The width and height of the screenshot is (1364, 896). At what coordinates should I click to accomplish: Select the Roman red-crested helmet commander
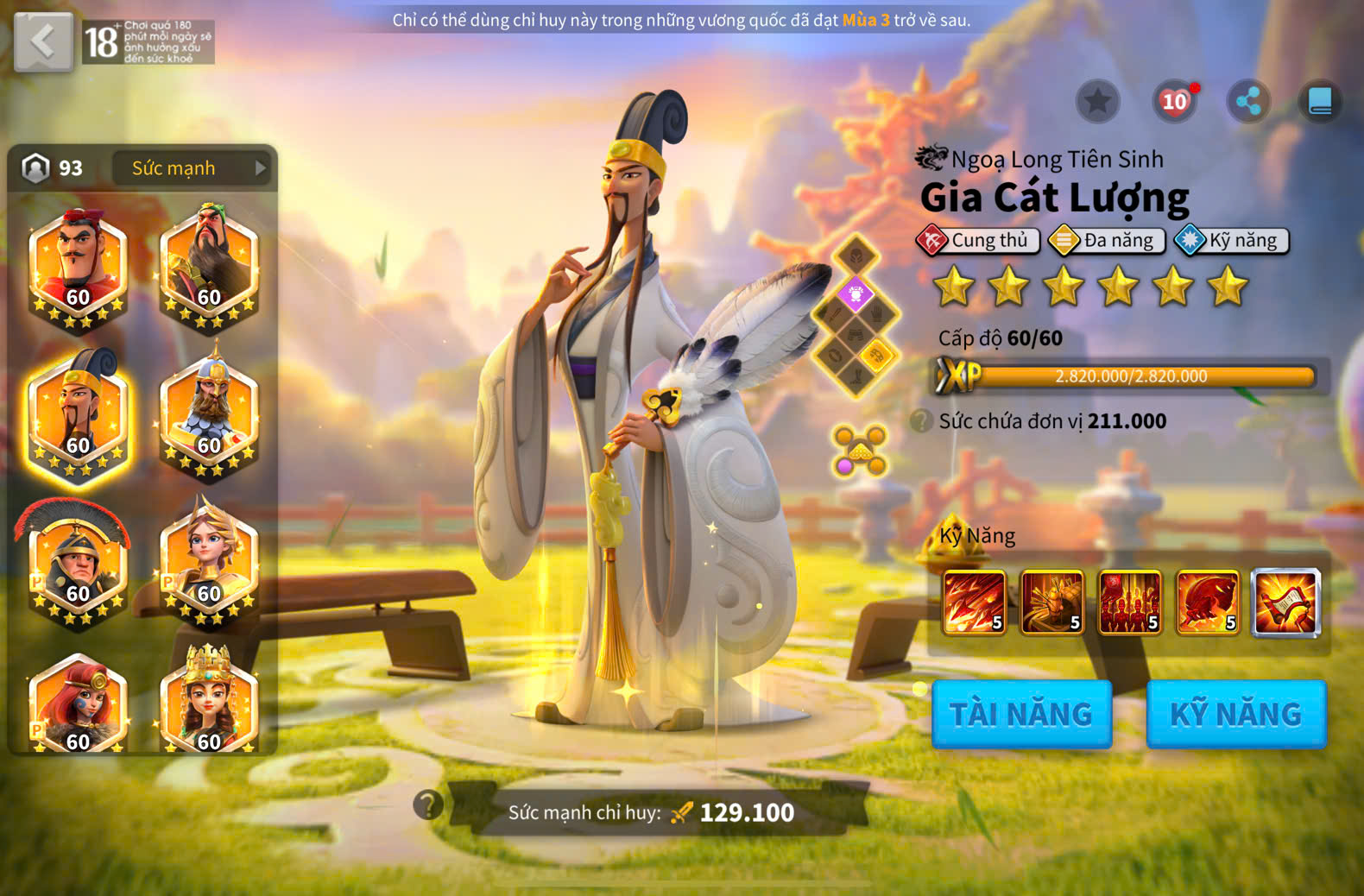pyautogui.click(x=76, y=563)
